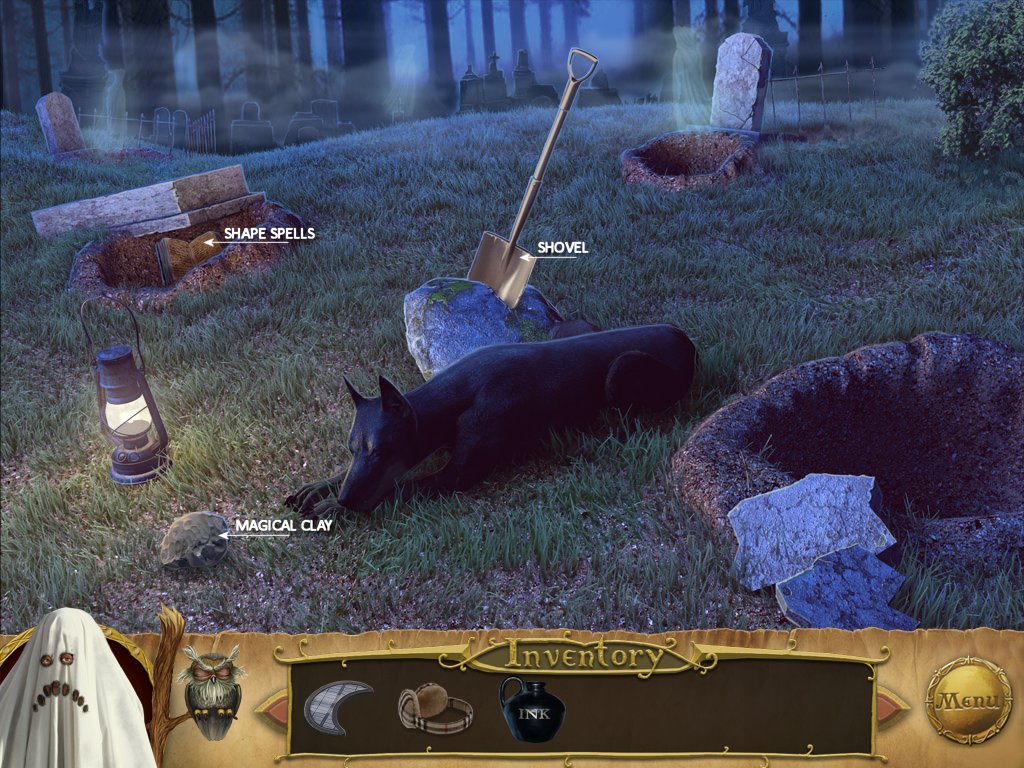Image resolution: width=1024 pixels, height=768 pixels.
Task: Pick the crescent-shaped item from inventory
Action: 337,705
